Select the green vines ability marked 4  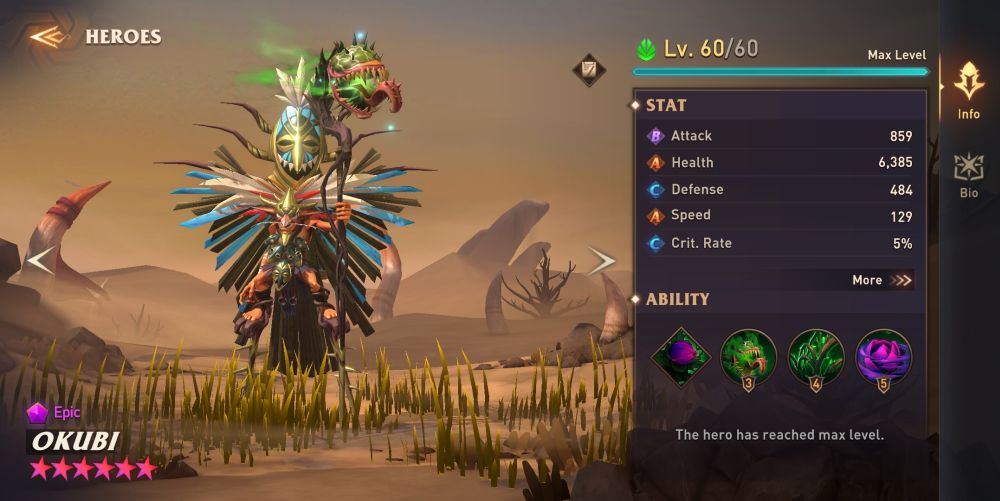pos(816,357)
